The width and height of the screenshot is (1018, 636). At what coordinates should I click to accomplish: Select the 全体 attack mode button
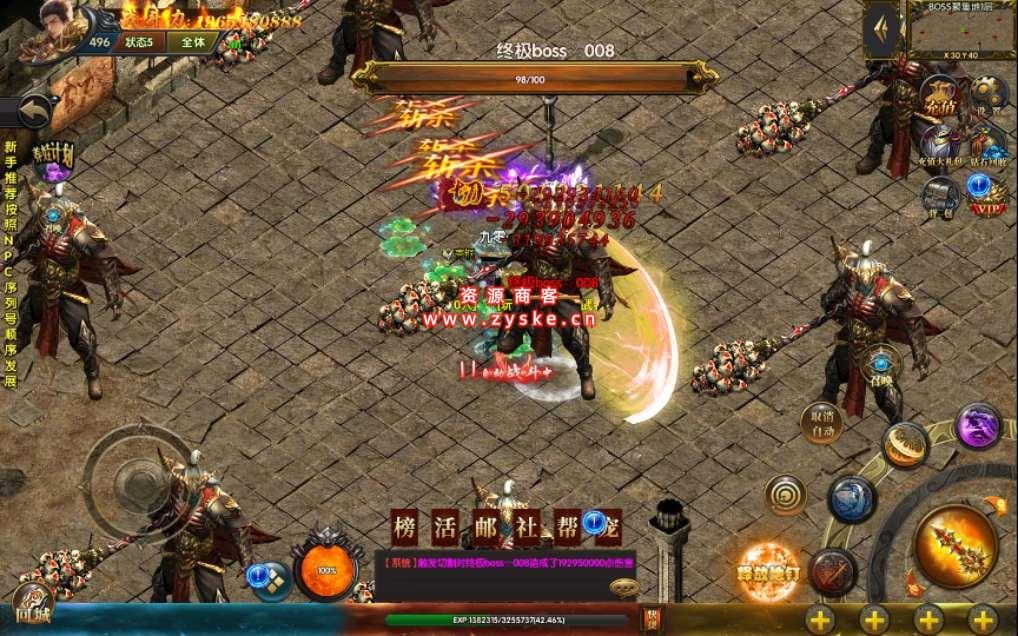click(x=193, y=42)
